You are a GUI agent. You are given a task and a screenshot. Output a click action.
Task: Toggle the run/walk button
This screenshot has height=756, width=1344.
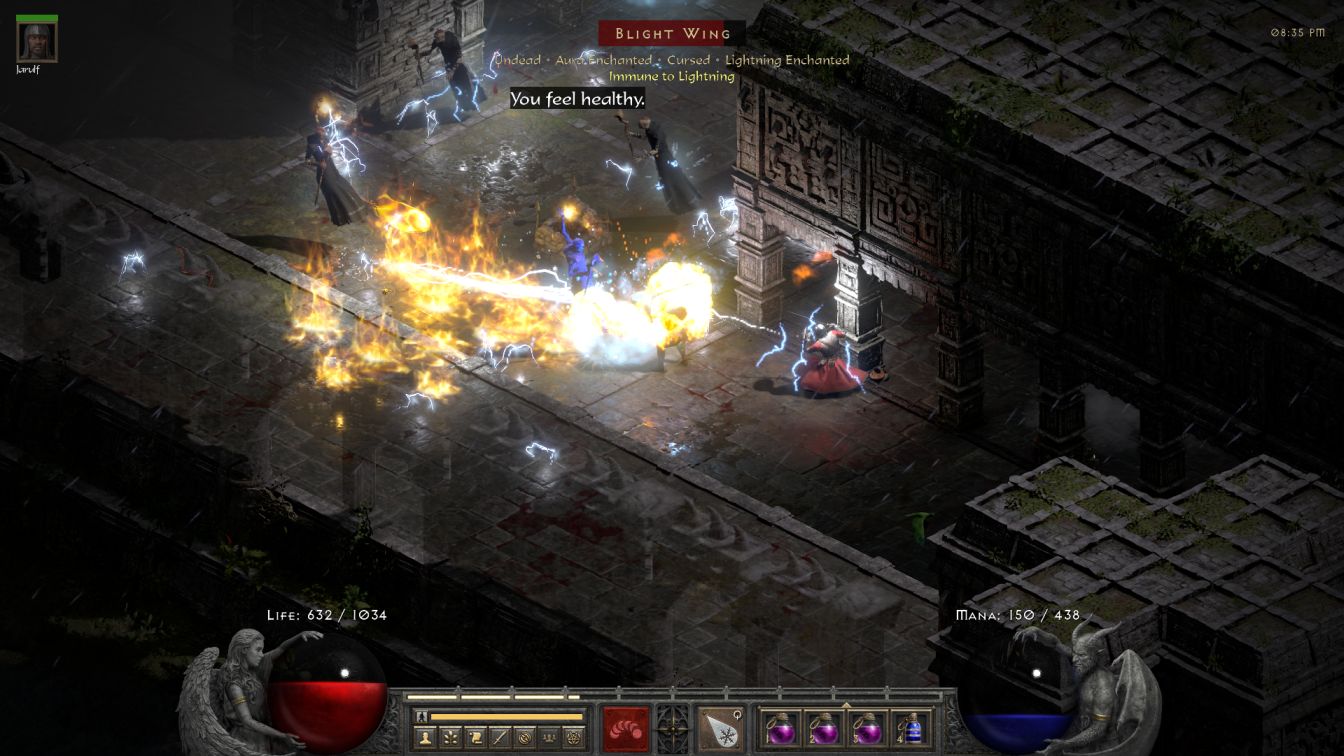[421, 716]
